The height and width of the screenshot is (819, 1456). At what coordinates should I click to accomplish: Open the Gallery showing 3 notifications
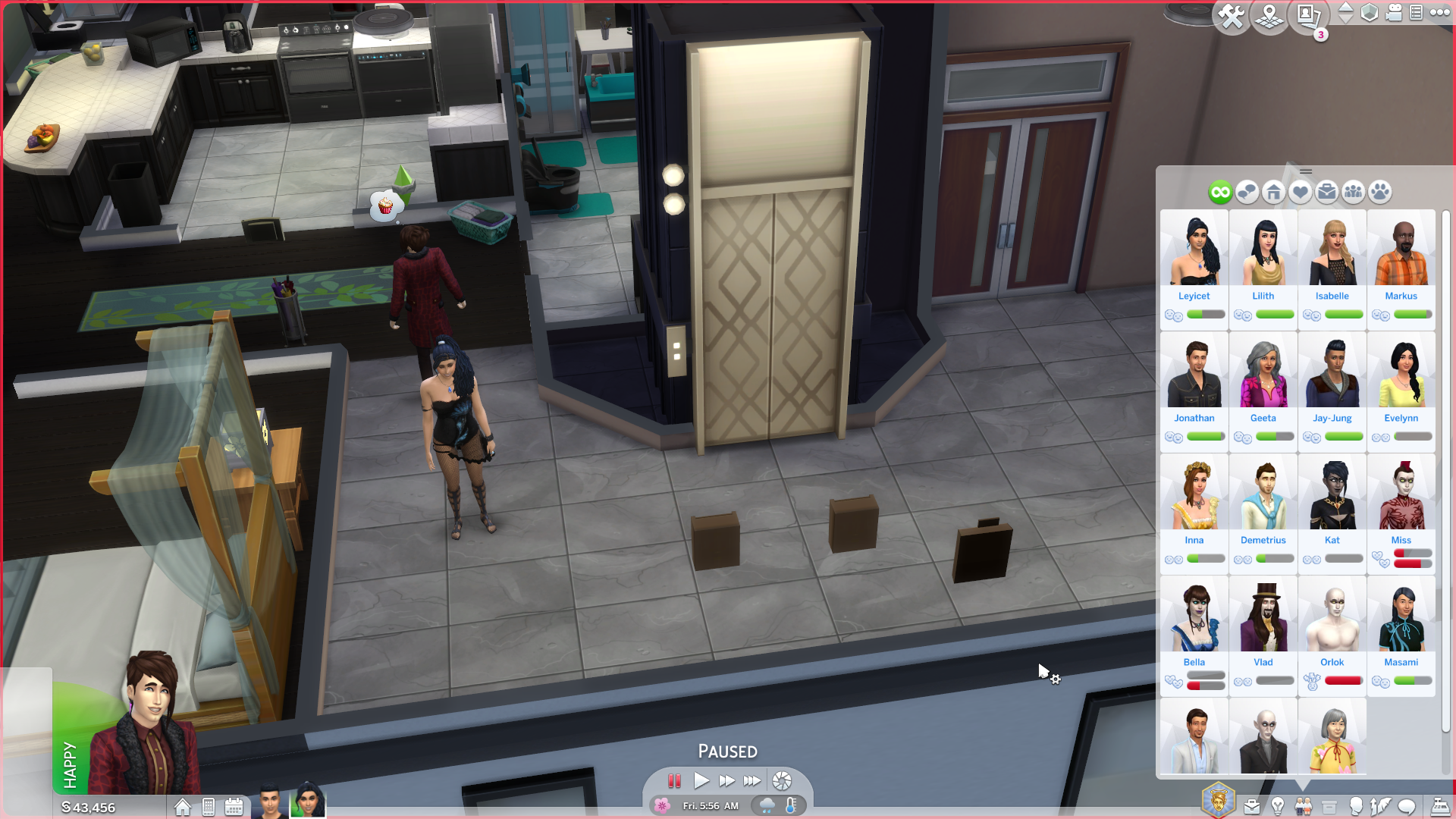1310,14
